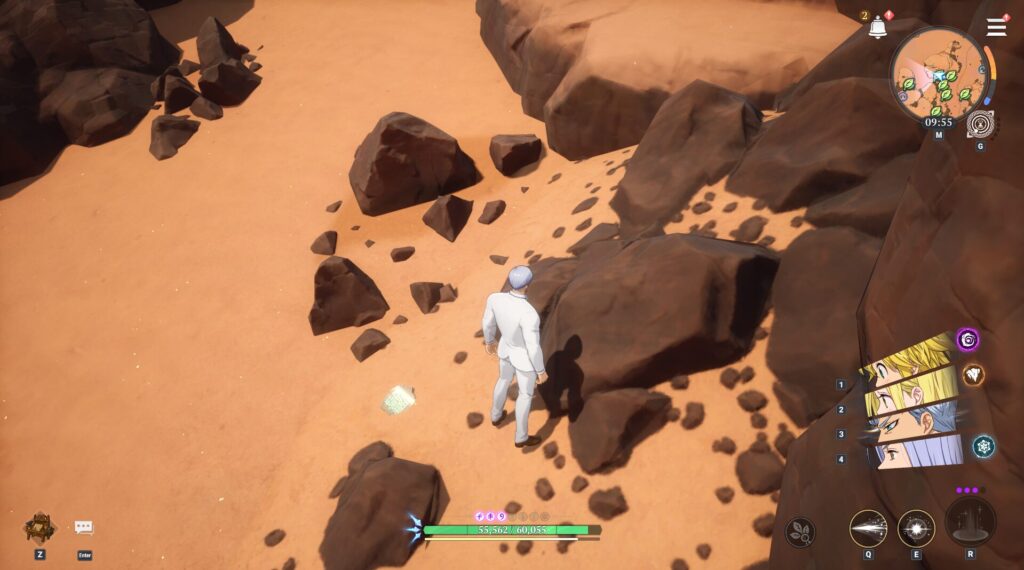This screenshot has width=1024, height=570.
Task: Cast the ultimate pillar-of-light skill
Action: pos(970,521)
